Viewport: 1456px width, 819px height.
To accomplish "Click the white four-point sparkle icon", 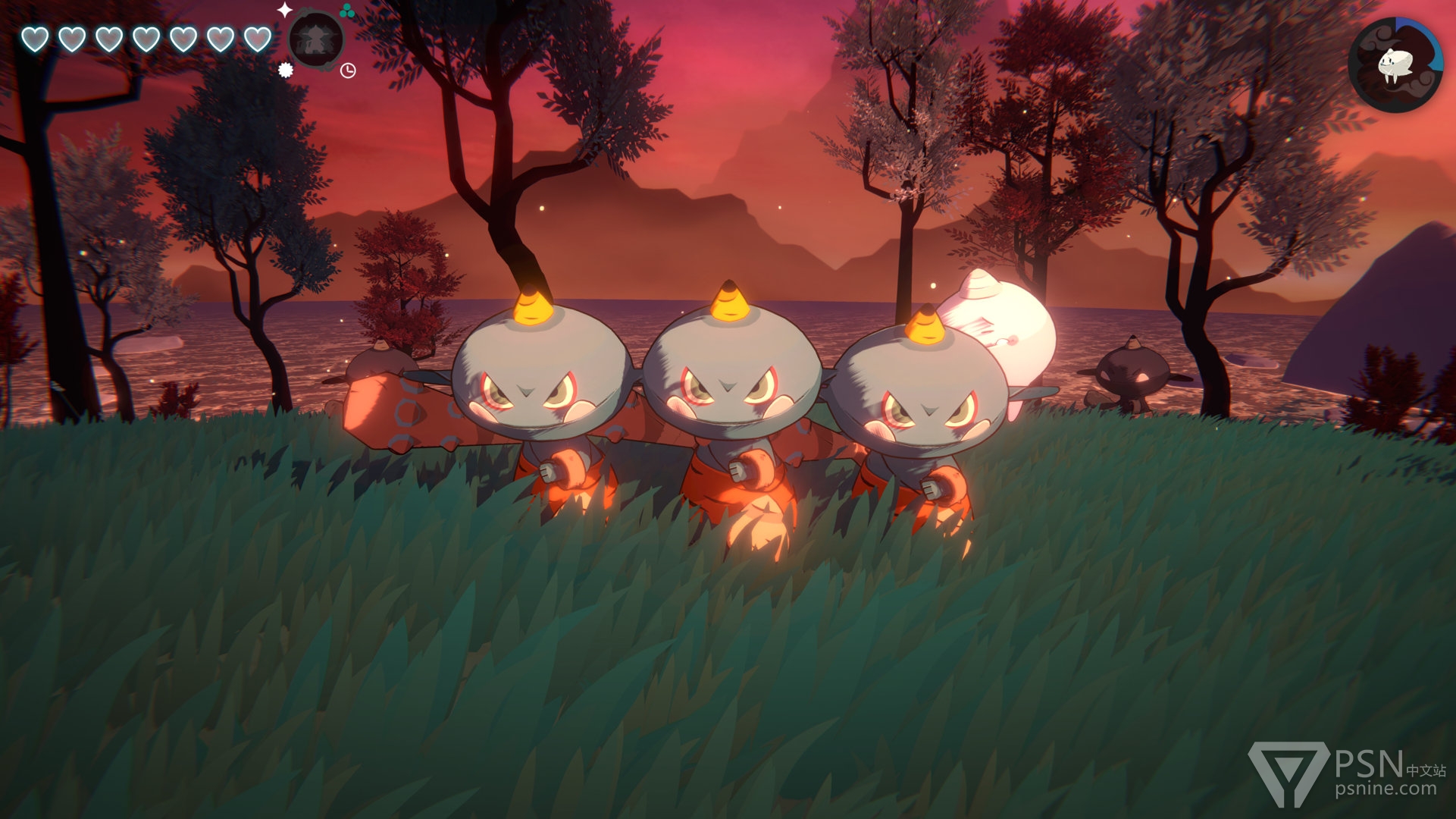I will click(284, 10).
